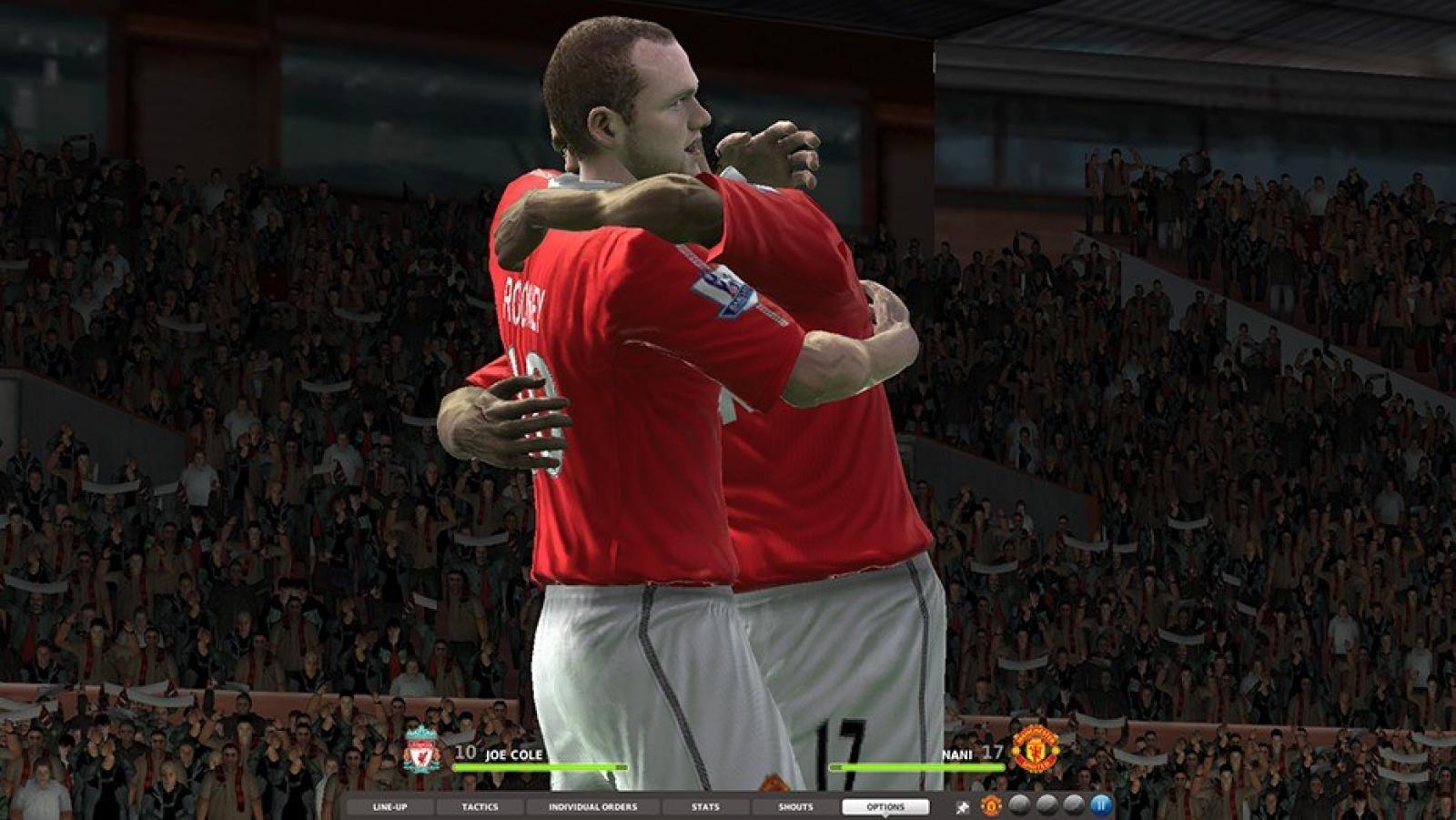Open the Shouts menu
1456x820 pixels.
795,806
